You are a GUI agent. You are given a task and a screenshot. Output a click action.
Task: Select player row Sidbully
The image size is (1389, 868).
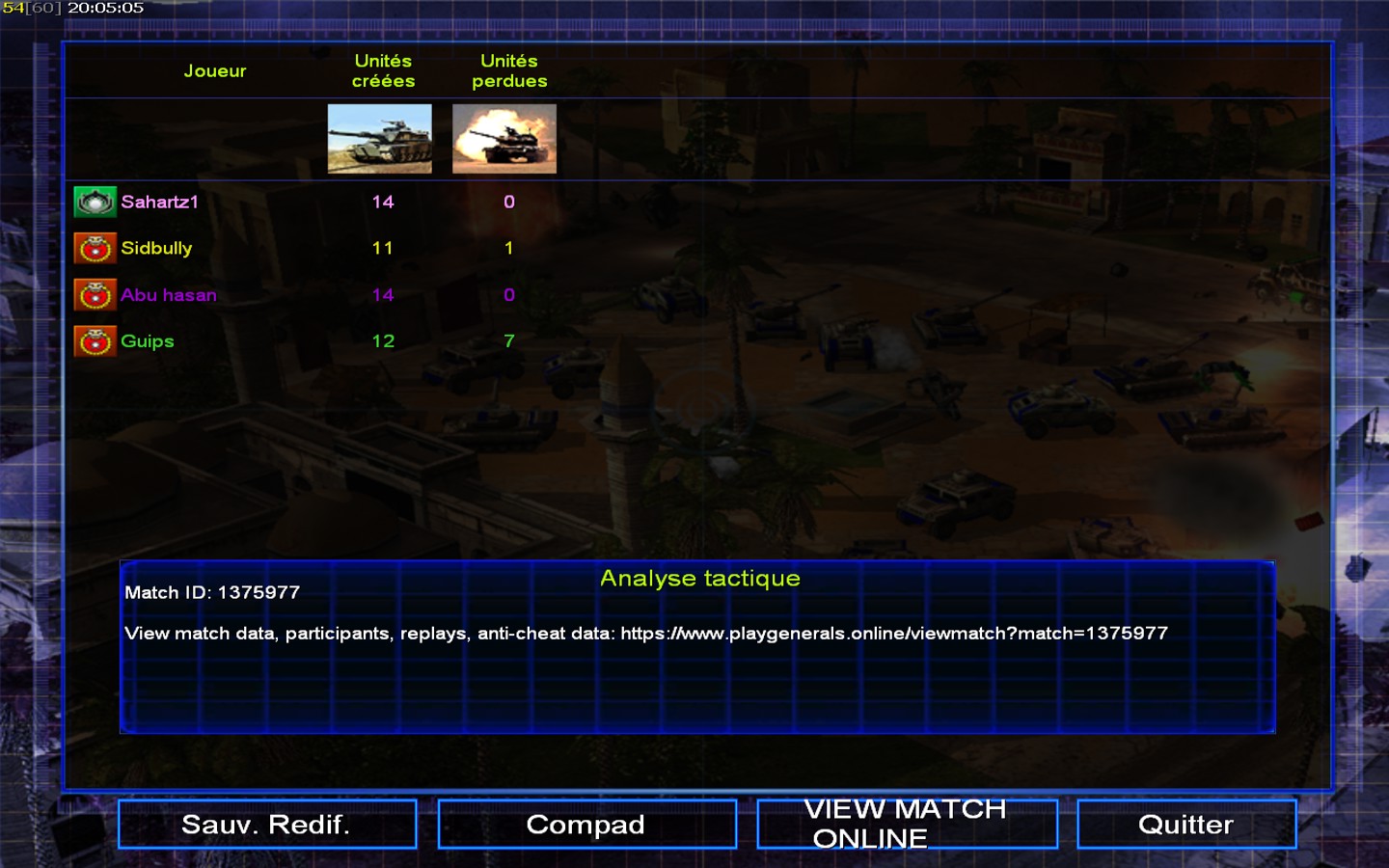coord(156,249)
